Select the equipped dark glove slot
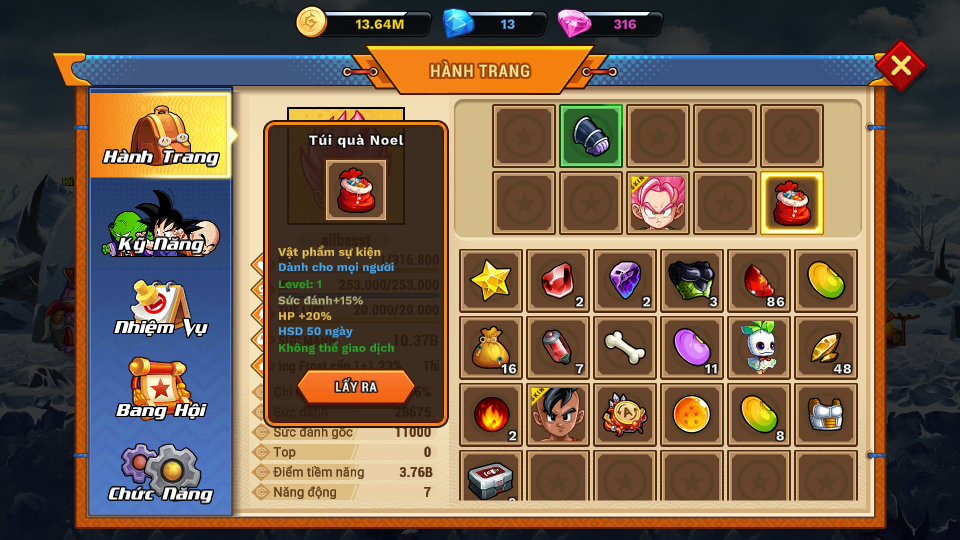The image size is (960, 540). click(x=591, y=136)
